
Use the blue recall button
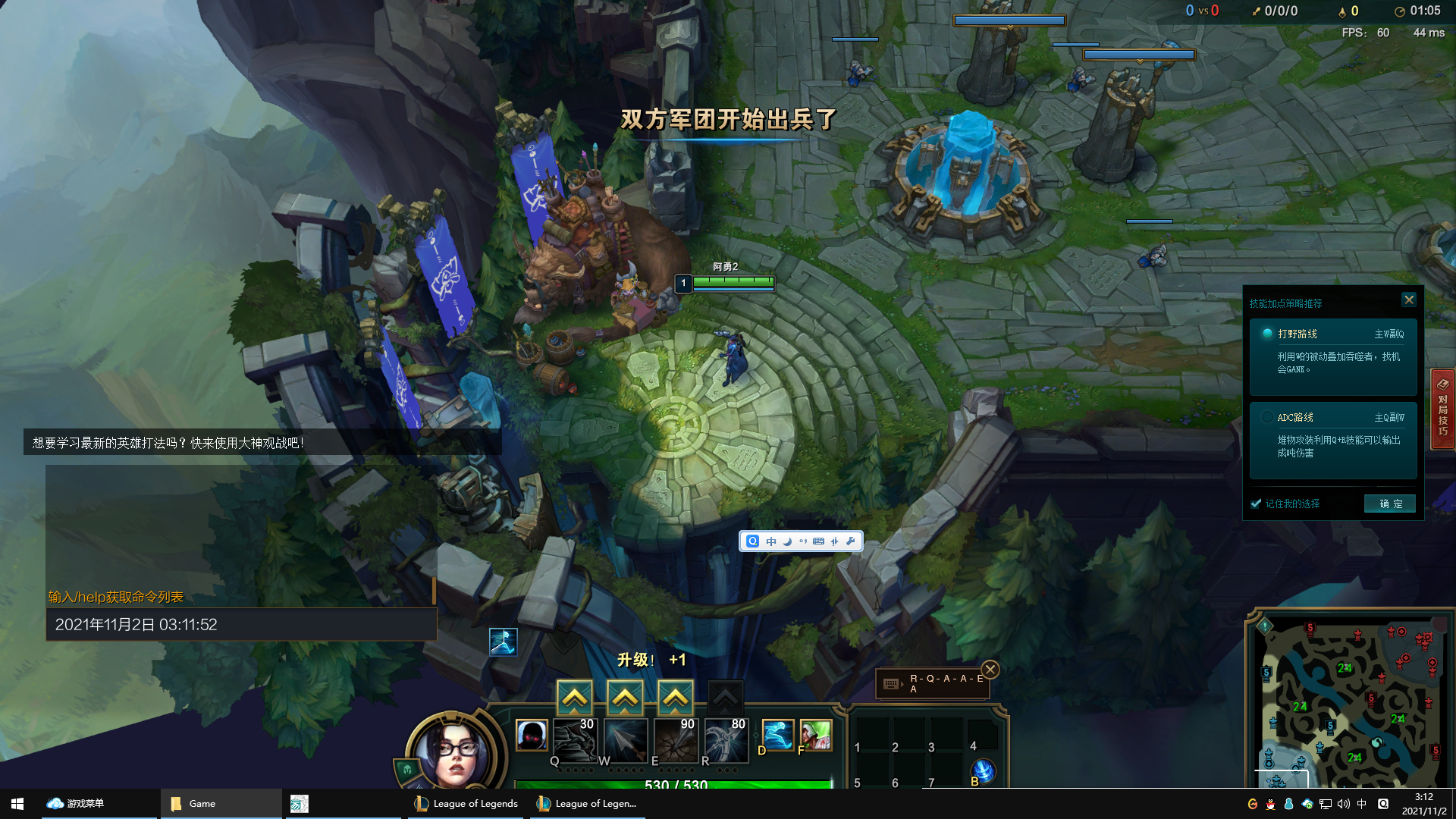pyautogui.click(x=983, y=771)
